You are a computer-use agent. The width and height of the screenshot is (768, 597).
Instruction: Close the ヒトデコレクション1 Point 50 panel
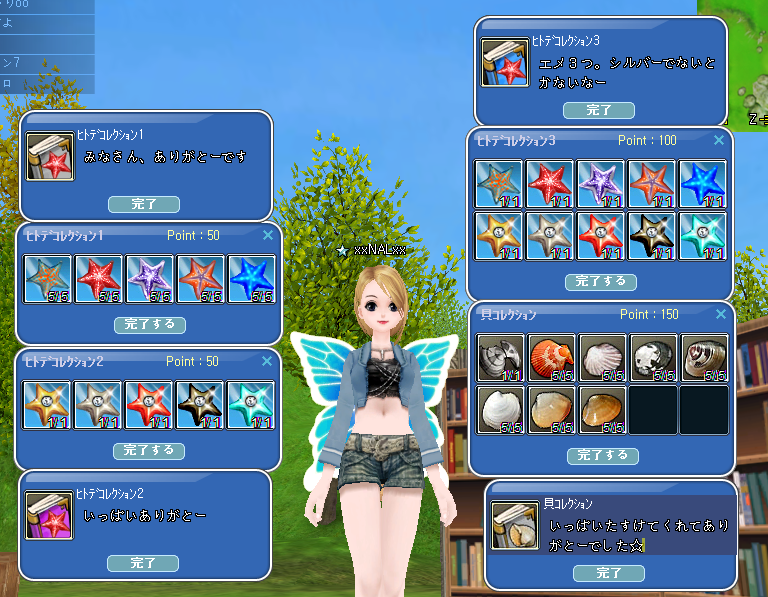(267, 236)
